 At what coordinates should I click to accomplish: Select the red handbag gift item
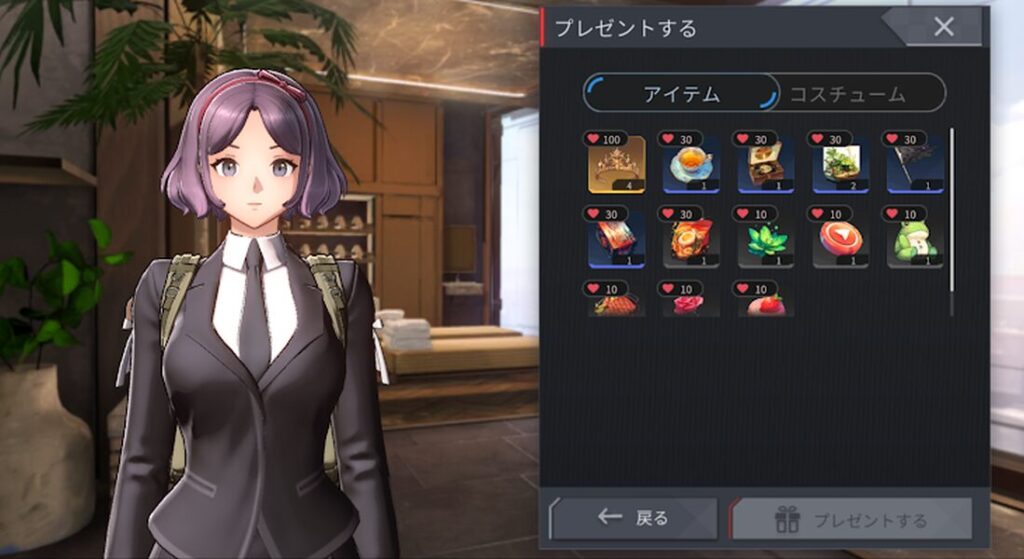(x=616, y=303)
